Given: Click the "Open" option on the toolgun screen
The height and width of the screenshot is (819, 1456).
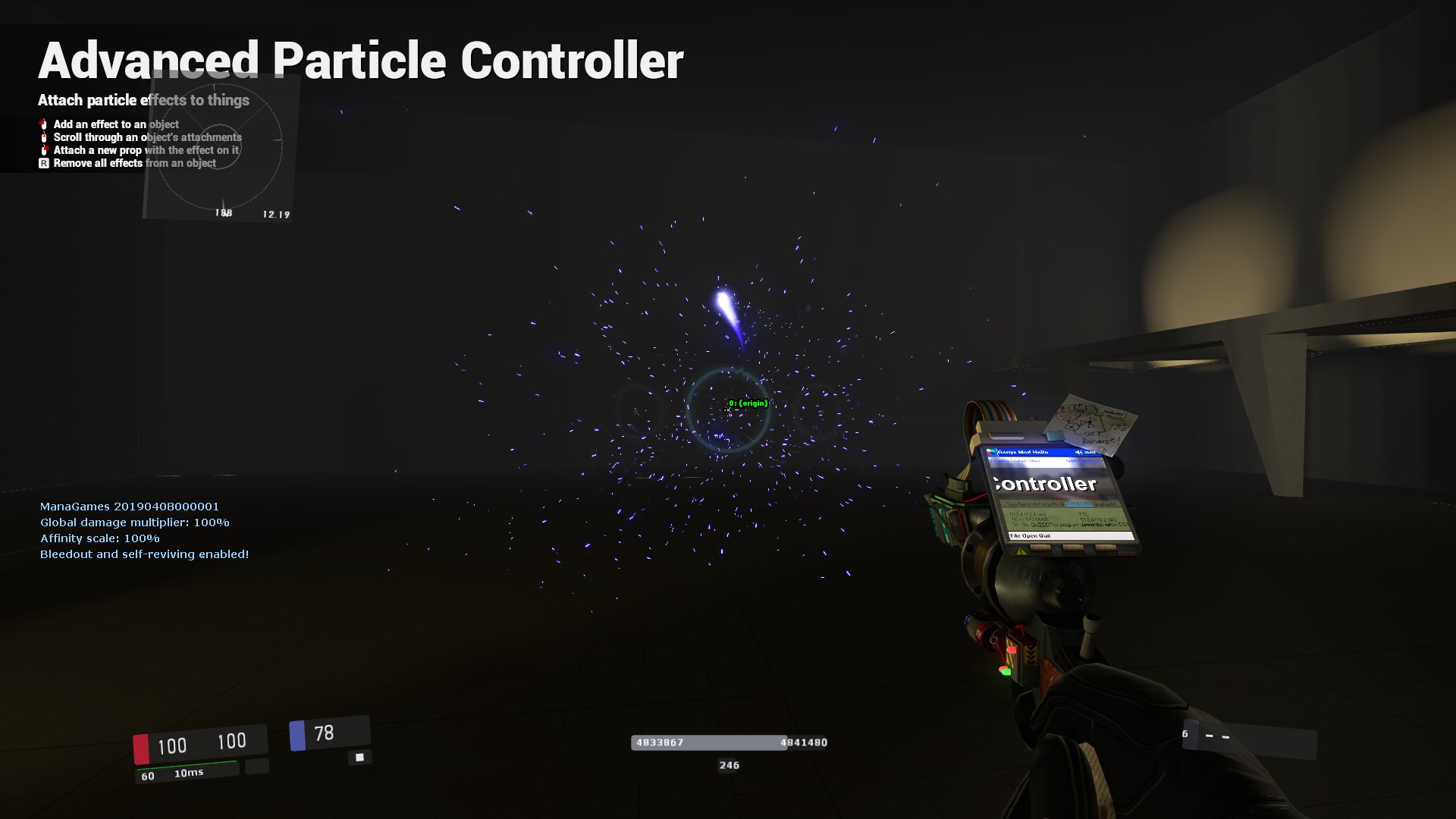Looking at the screenshot, I should [x=1031, y=536].
